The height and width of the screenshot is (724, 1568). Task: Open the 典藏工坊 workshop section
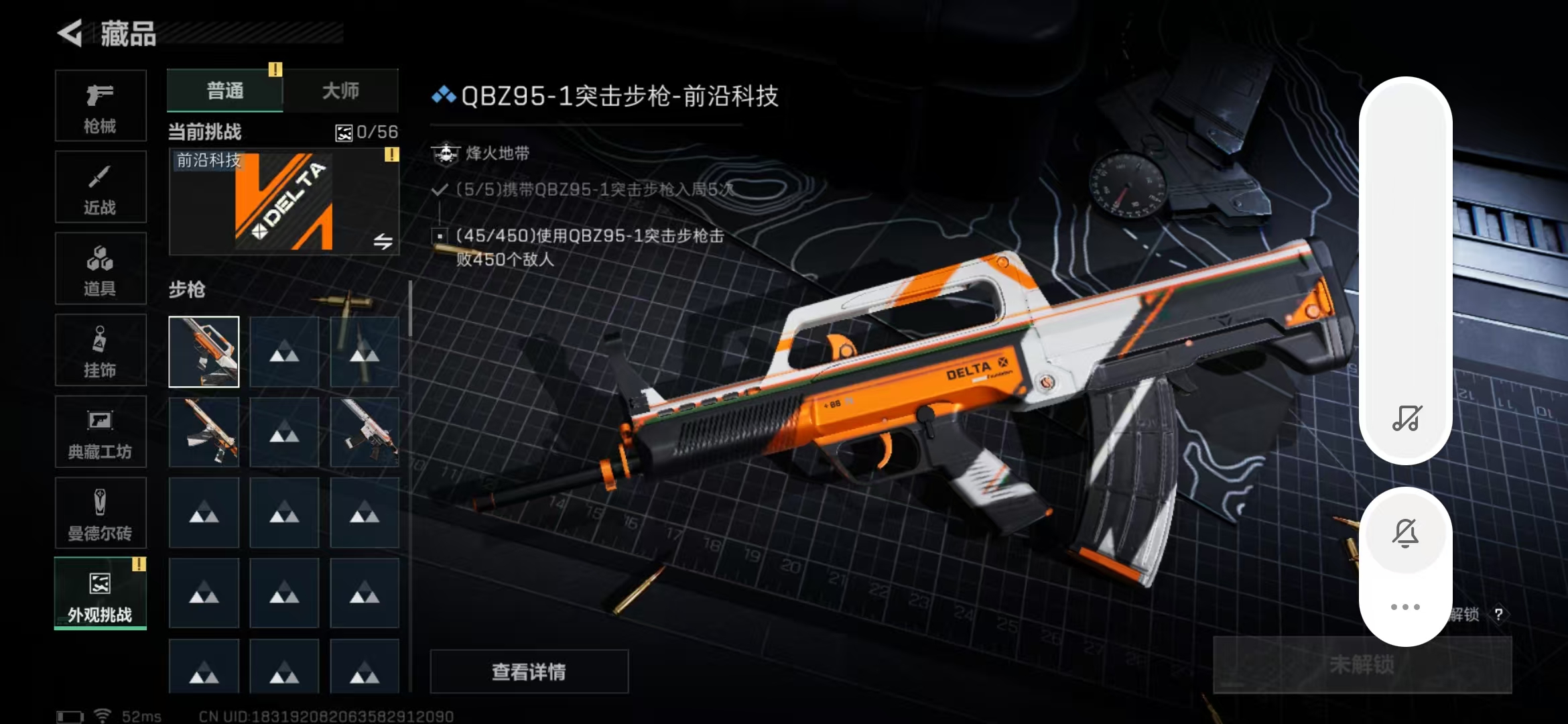pos(101,432)
